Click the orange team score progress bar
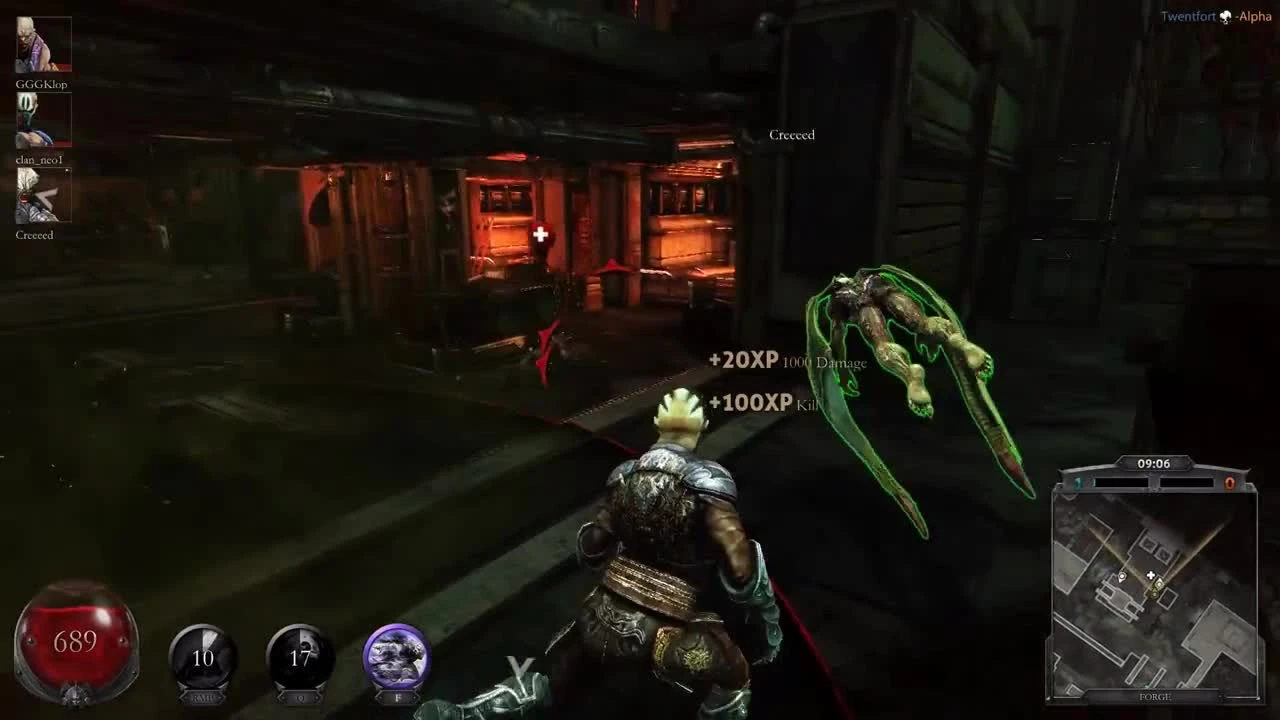This screenshot has height=720, width=1280. point(1188,483)
